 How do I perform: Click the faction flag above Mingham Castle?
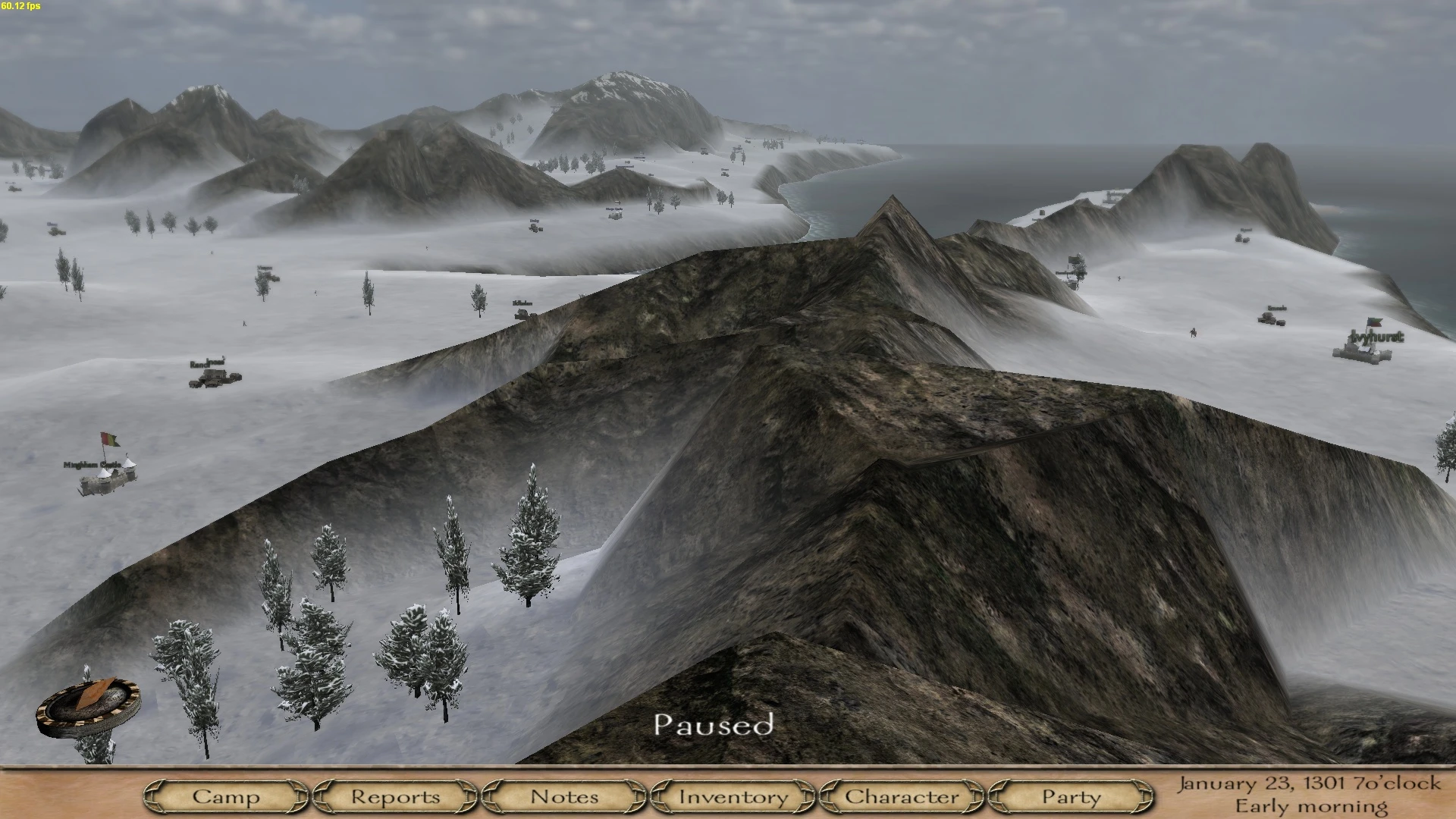pyautogui.click(x=109, y=440)
